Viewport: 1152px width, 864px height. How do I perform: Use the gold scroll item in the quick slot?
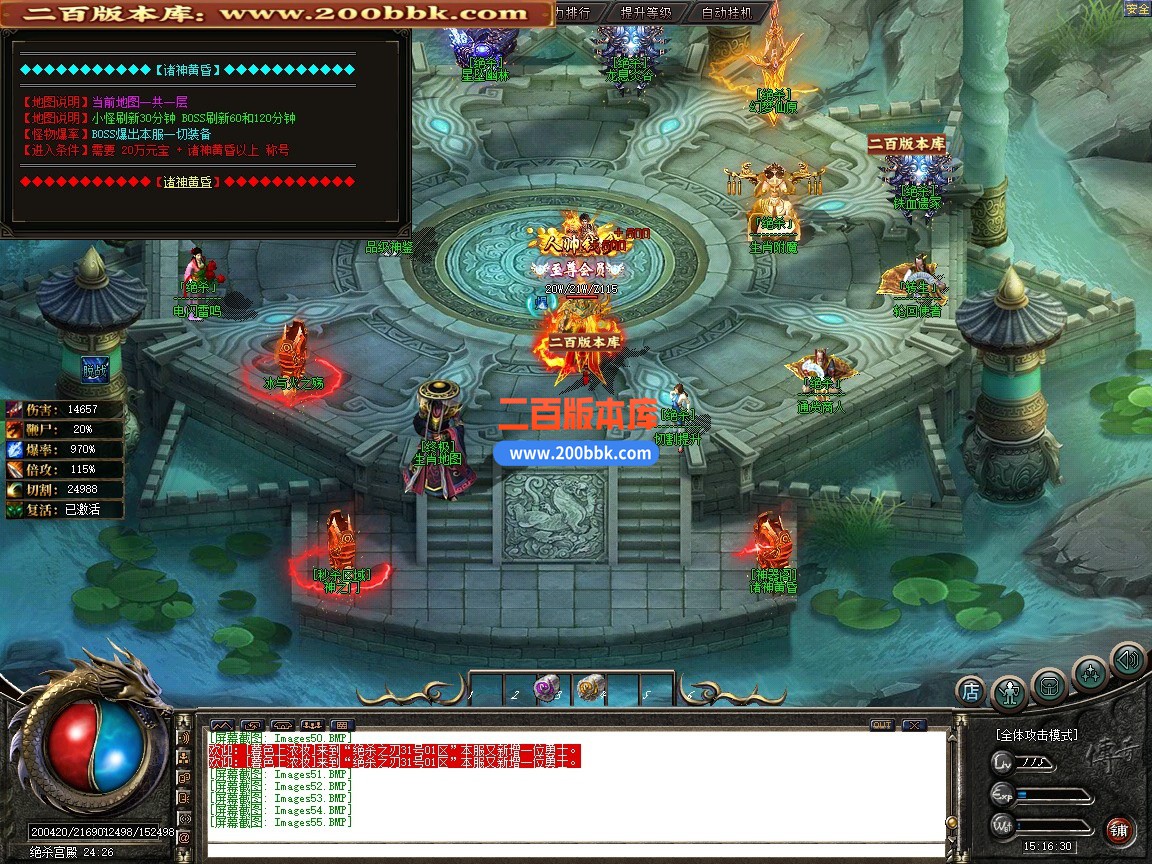(590, 687)
